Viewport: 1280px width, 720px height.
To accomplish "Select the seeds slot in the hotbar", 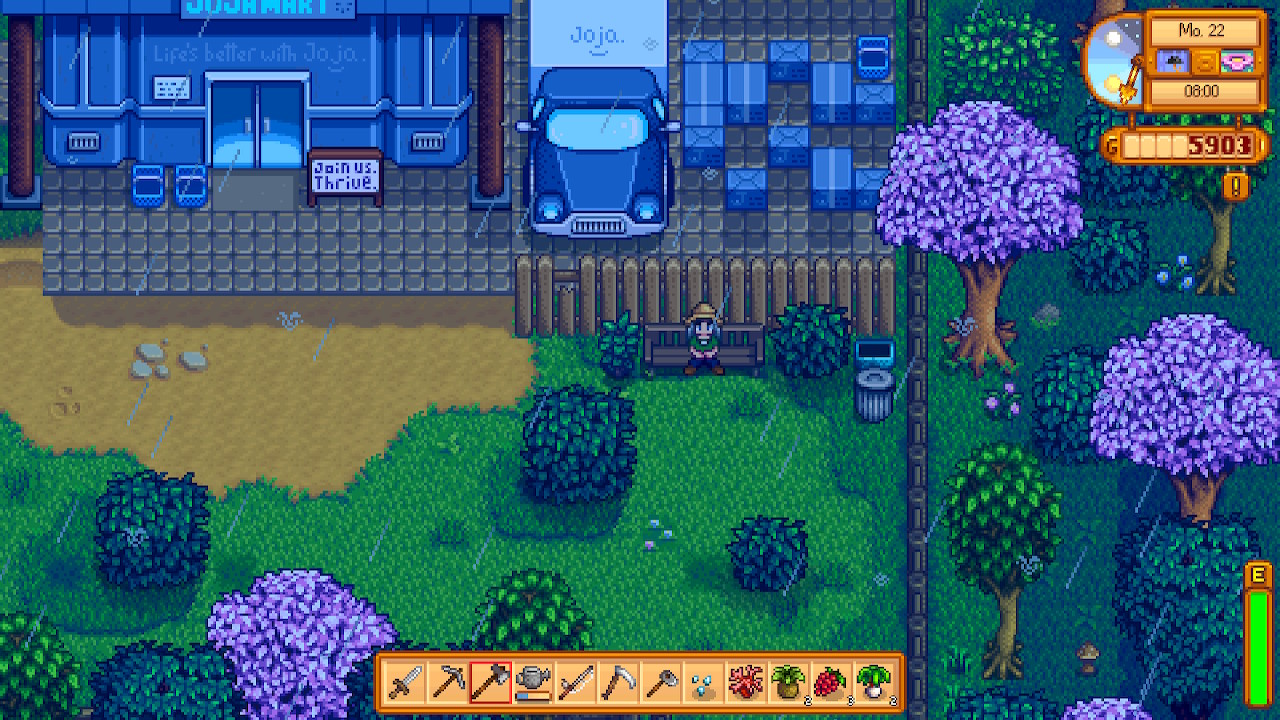I will click(704, 683).
